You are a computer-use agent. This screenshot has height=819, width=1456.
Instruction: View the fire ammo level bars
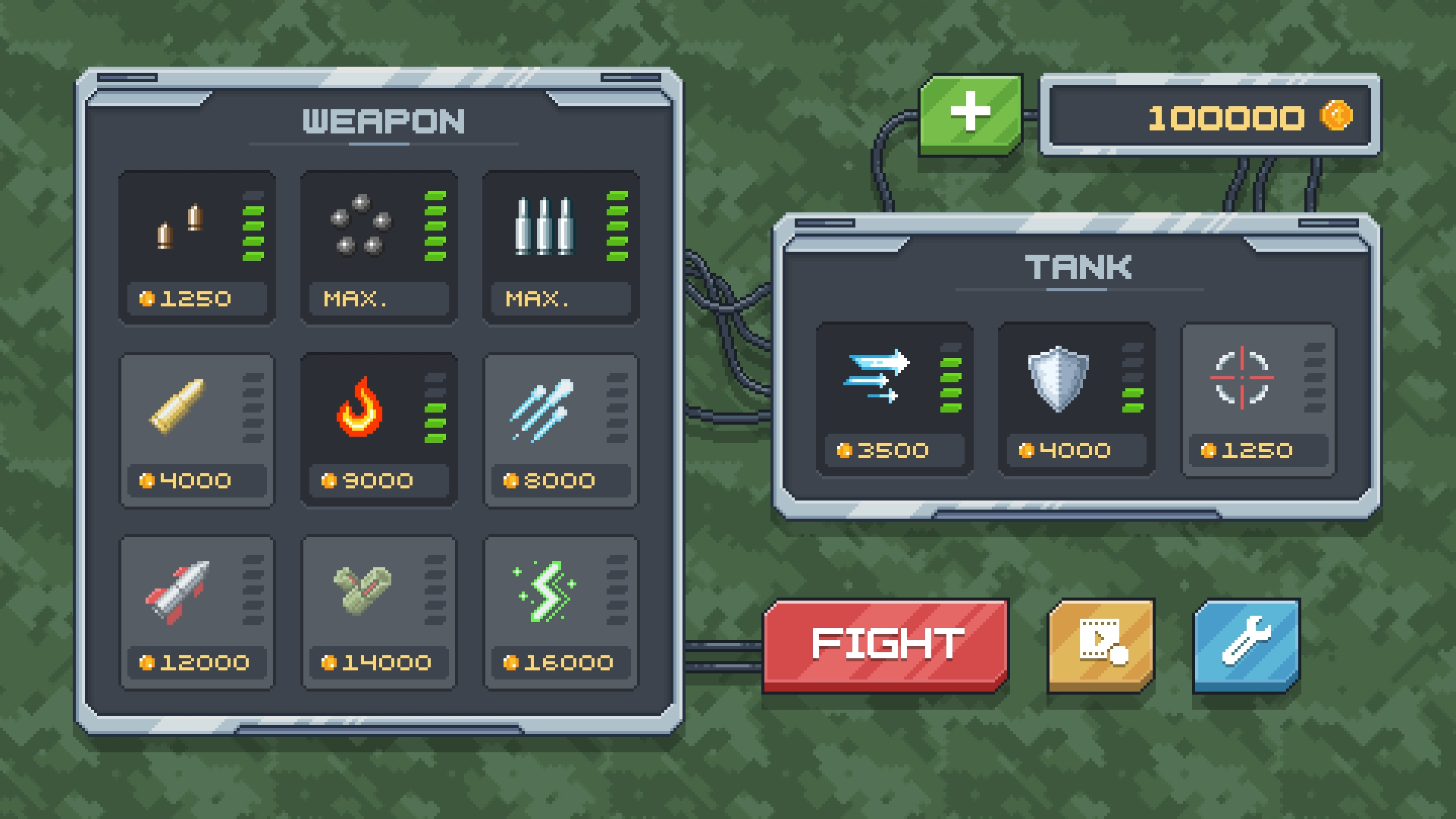click(434, 402)
